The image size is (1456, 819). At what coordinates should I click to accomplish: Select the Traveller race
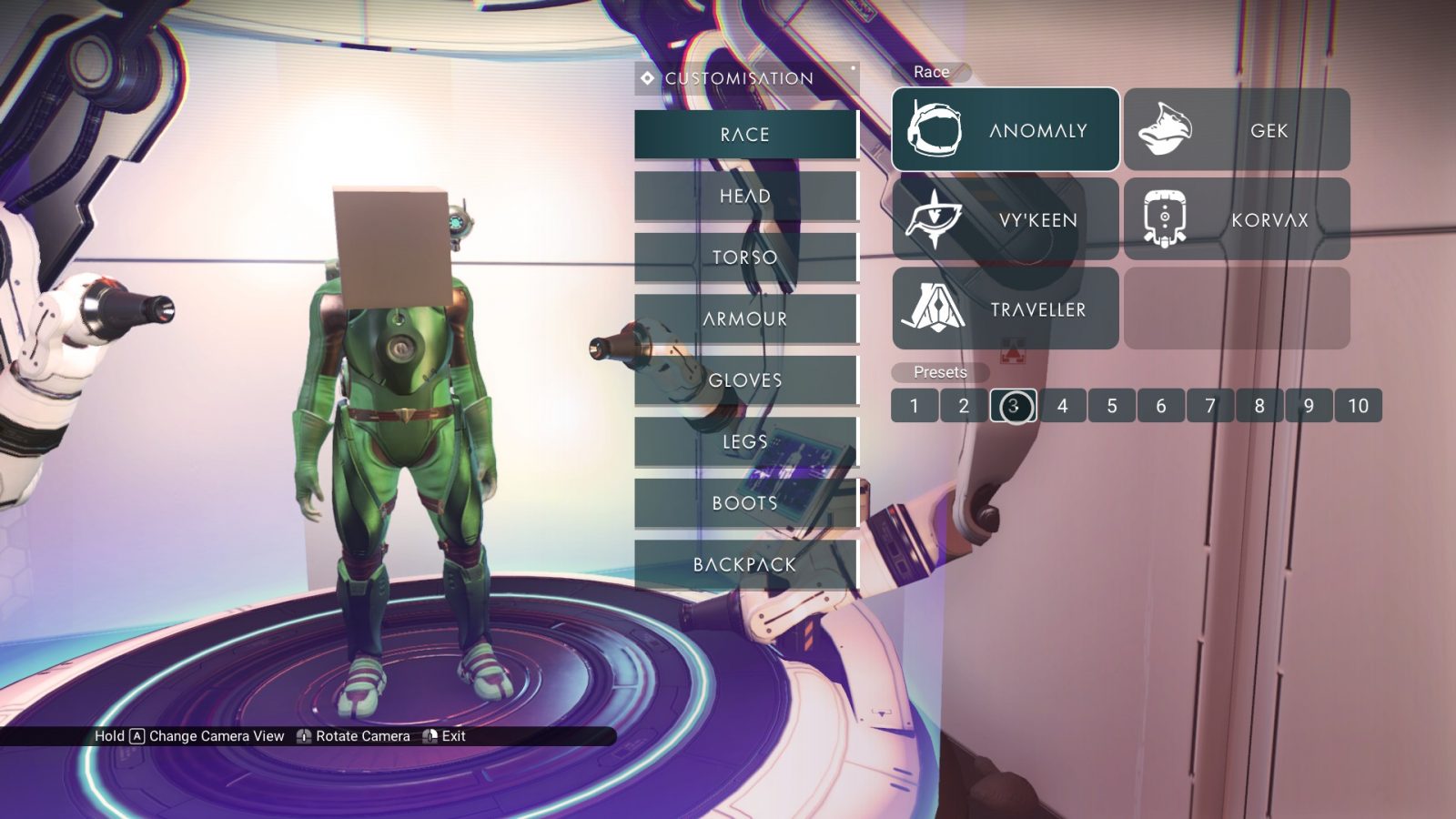coord(1006,308)
